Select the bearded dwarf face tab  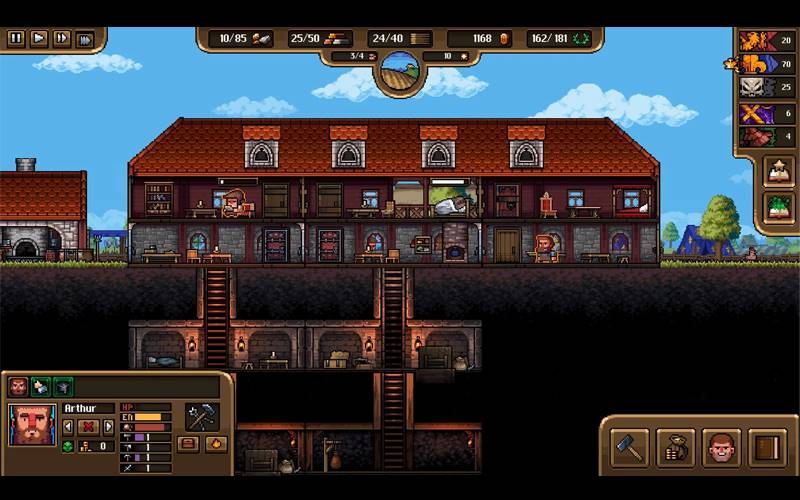(x=18, y=387)
